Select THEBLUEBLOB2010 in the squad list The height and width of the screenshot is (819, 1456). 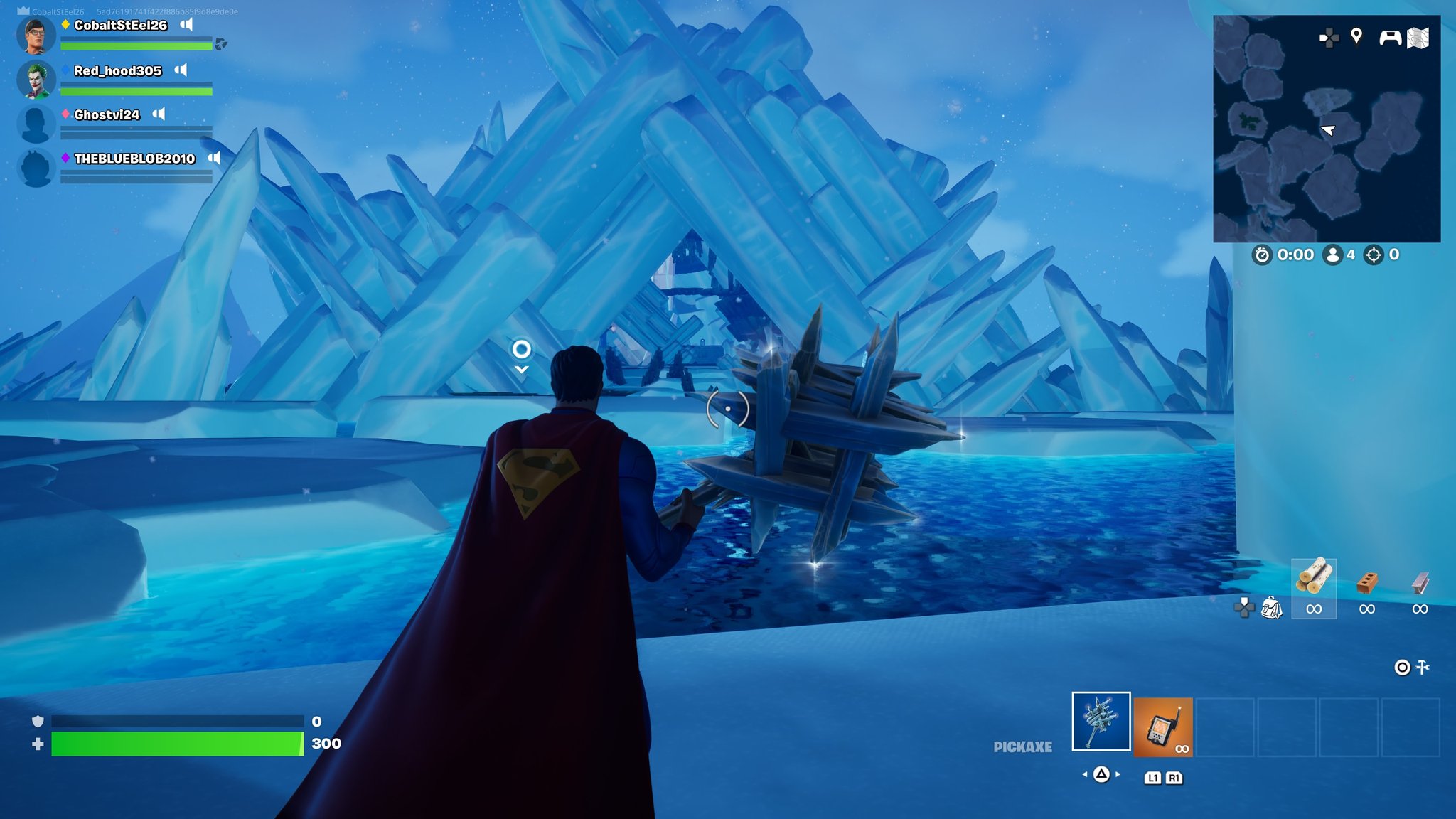point(134,159)
